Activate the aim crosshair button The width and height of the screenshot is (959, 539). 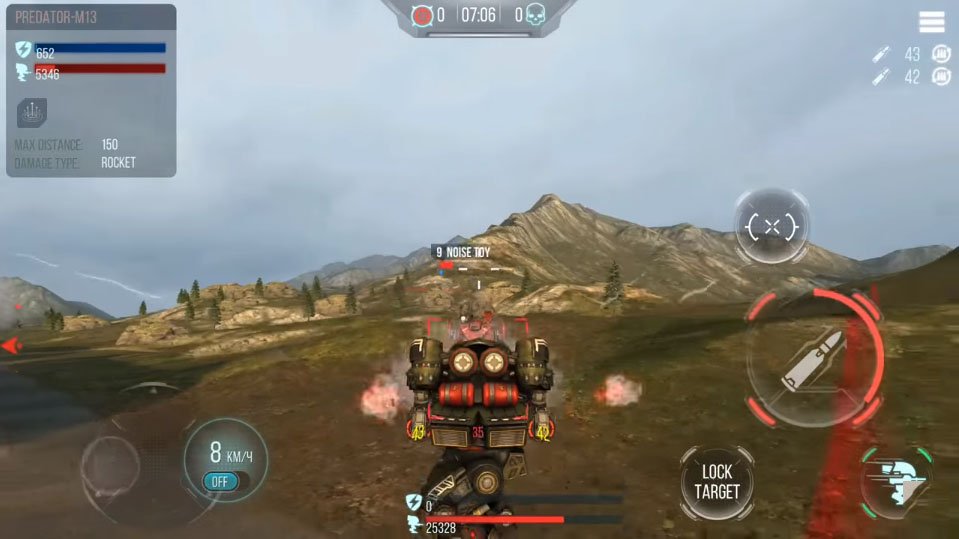pos(771,227)
